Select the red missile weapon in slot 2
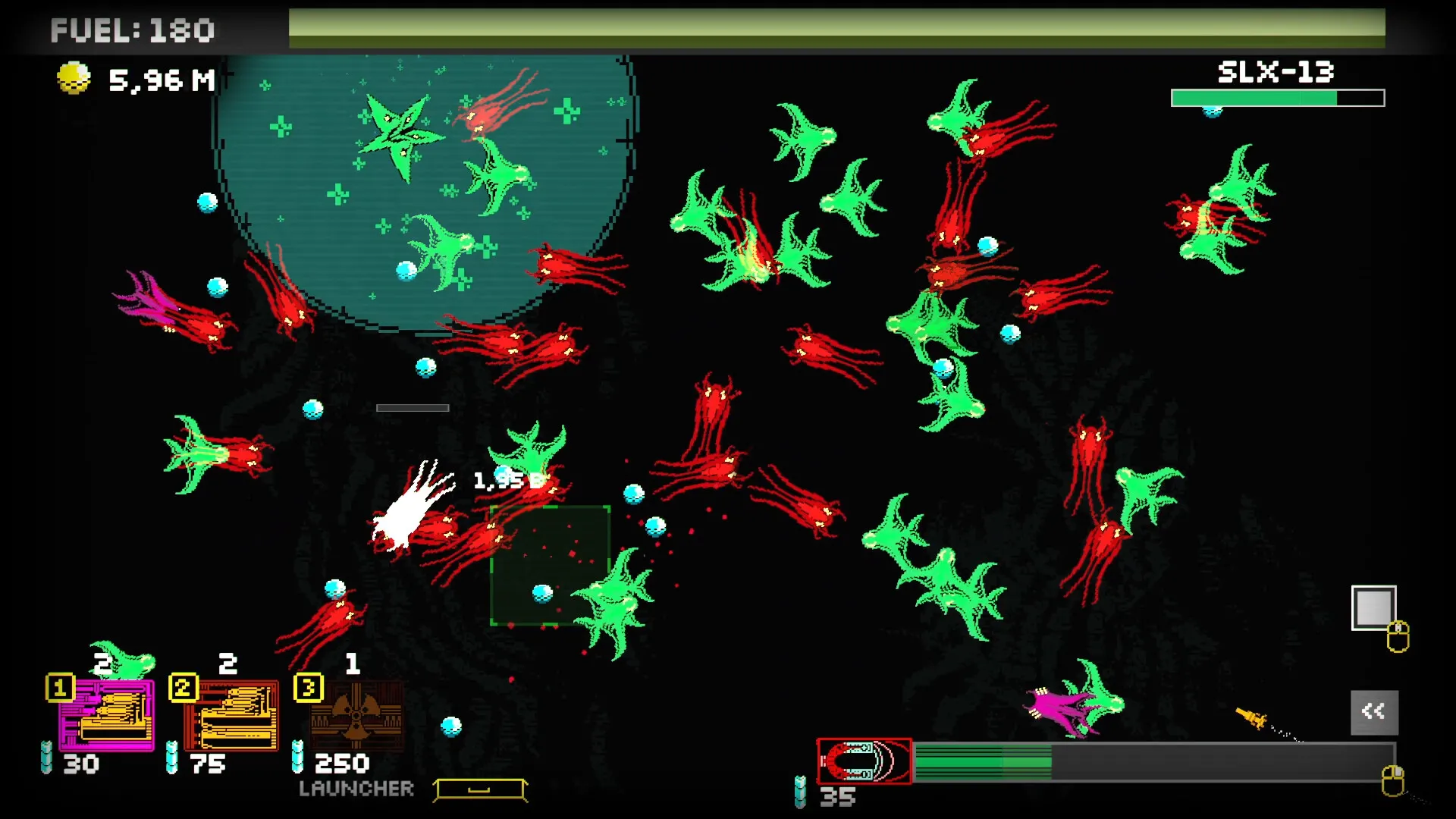 [x=231, y=714]
